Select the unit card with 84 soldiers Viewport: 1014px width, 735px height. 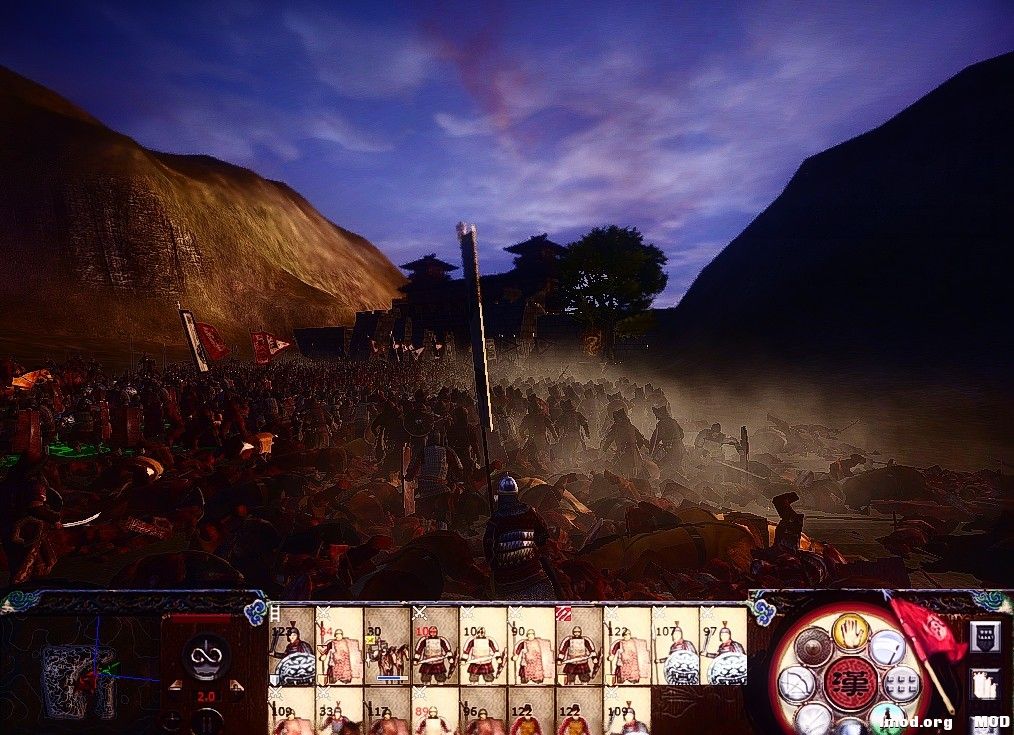(340, 647)
